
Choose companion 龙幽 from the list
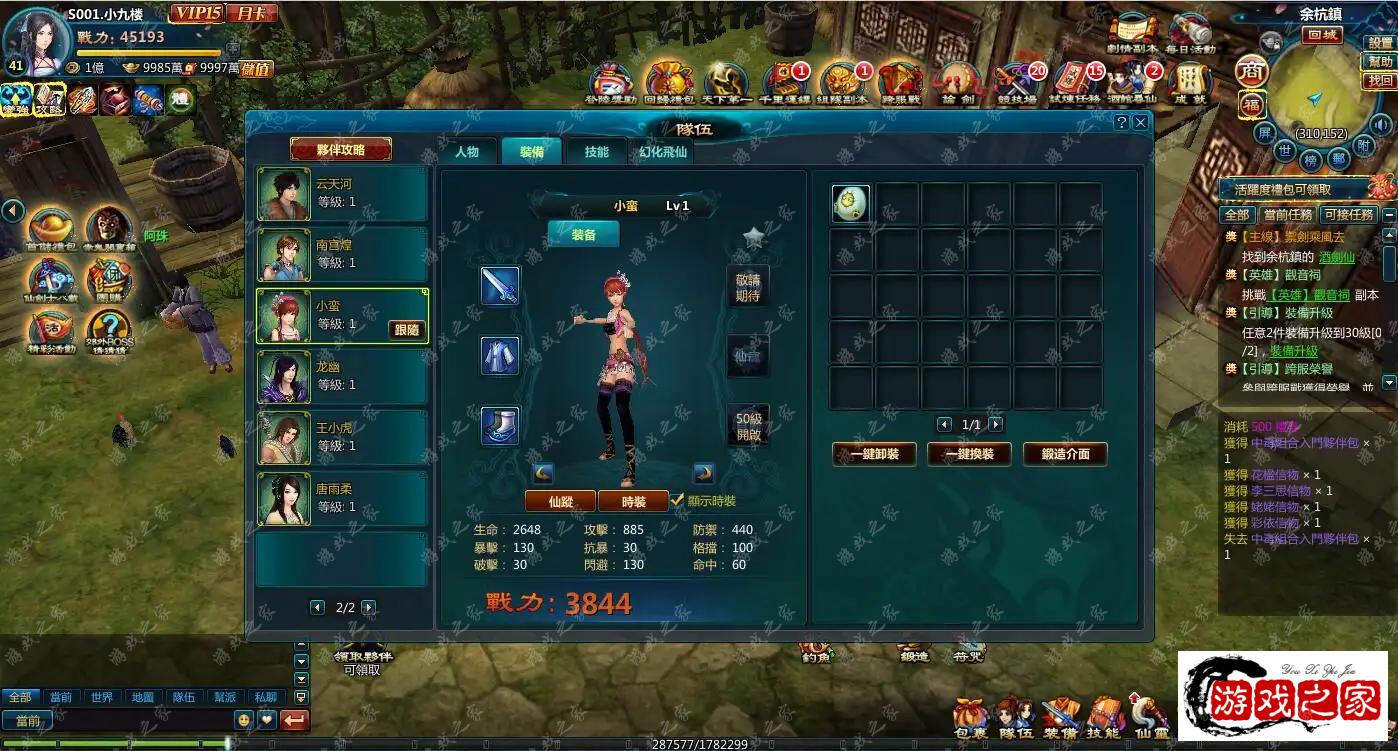(342, 377)
